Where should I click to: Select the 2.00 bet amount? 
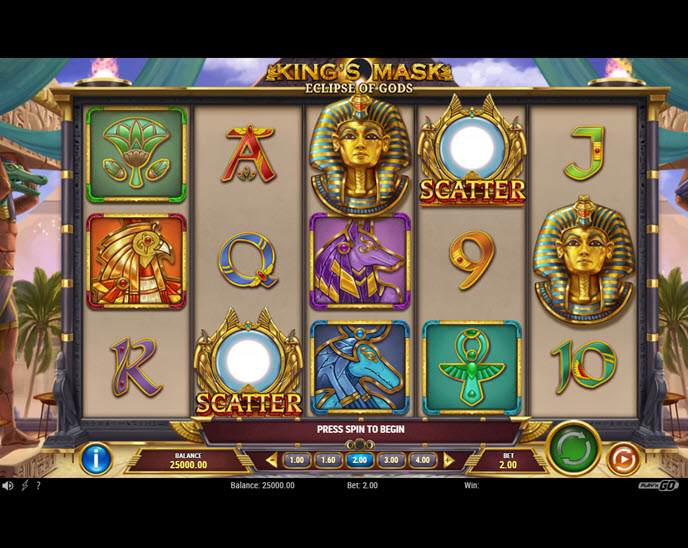(360, 461)
